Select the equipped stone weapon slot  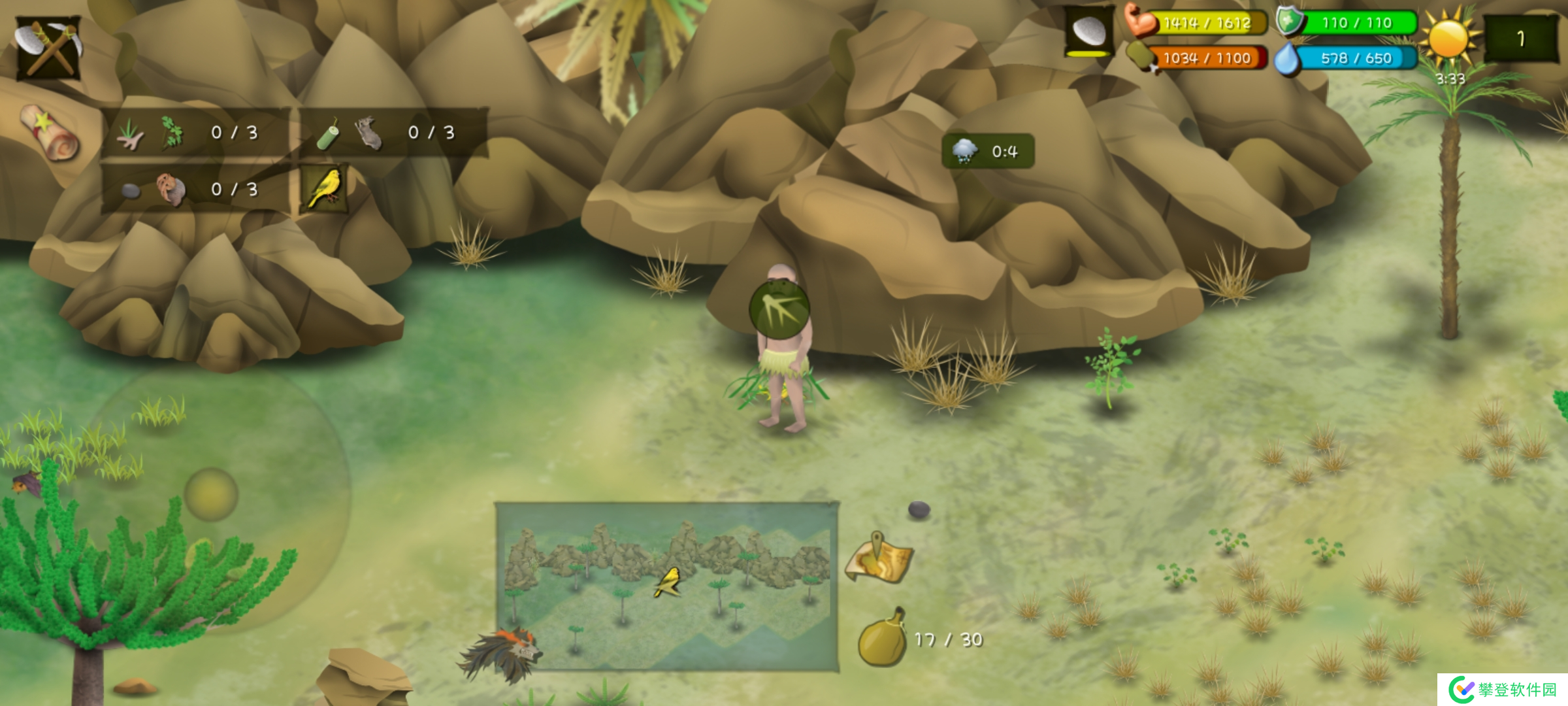(x=1089, y=33)
